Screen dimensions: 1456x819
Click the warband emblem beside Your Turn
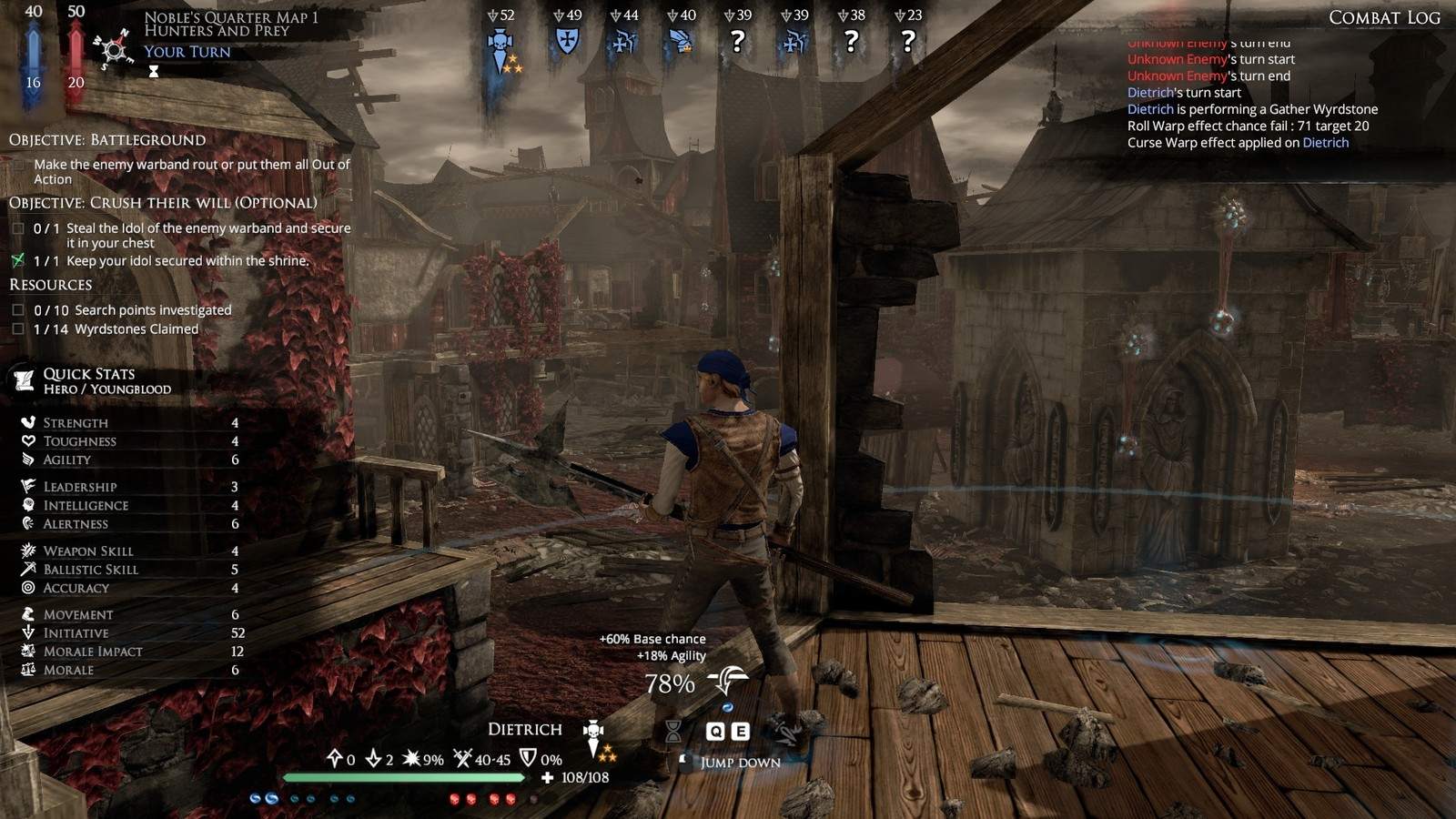pyautogui.click(x=114, y=48)
